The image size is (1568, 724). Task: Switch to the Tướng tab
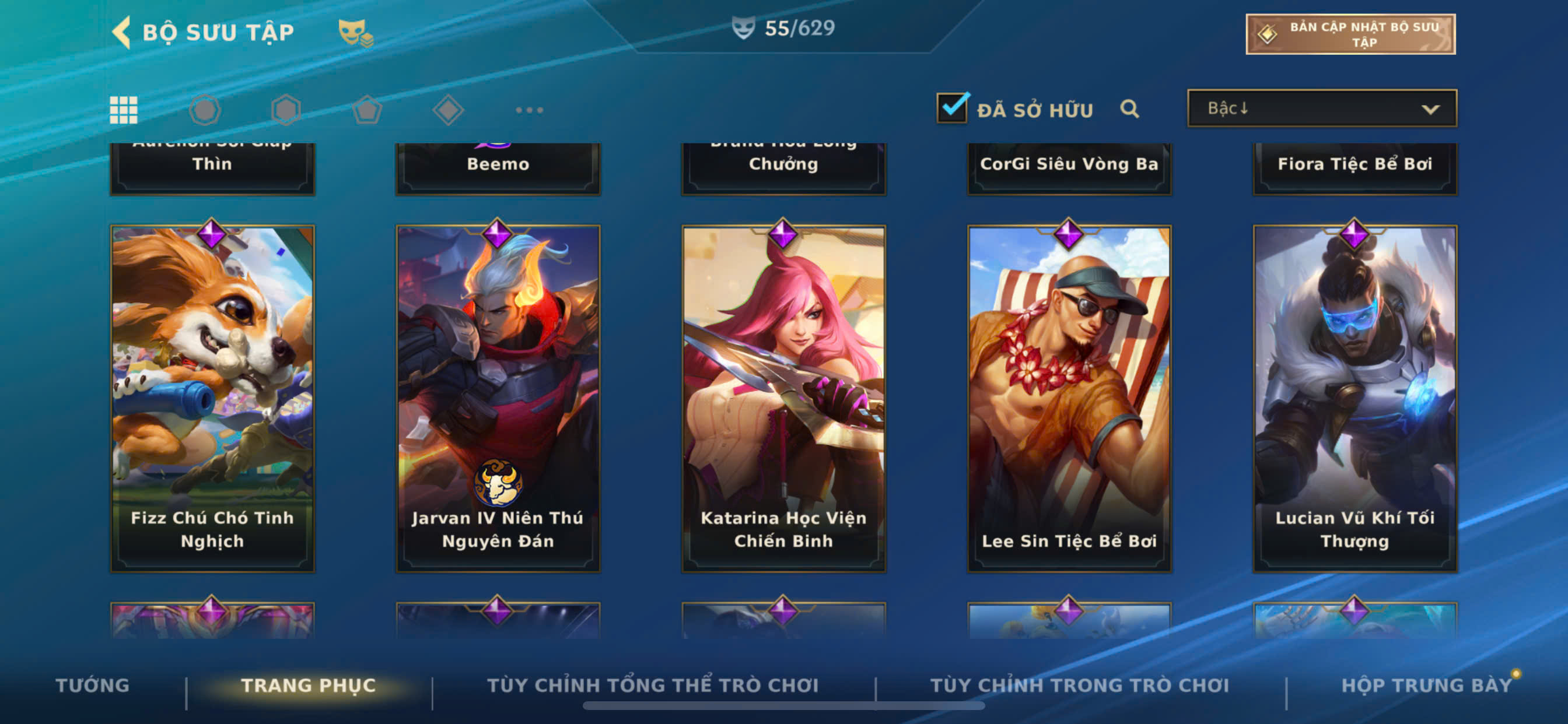tap(93, 685)
